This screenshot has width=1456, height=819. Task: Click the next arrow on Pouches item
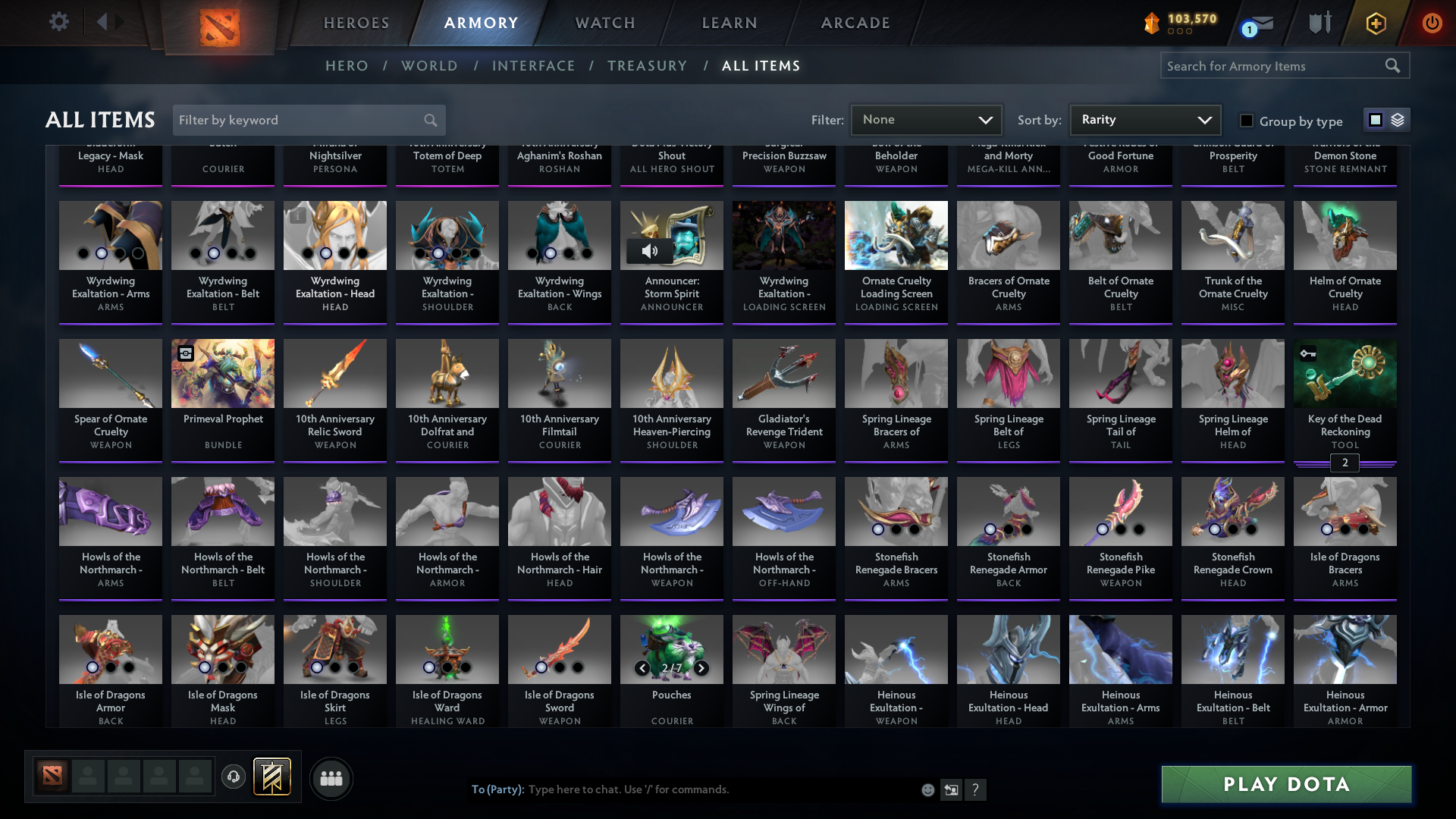(701, 669)
